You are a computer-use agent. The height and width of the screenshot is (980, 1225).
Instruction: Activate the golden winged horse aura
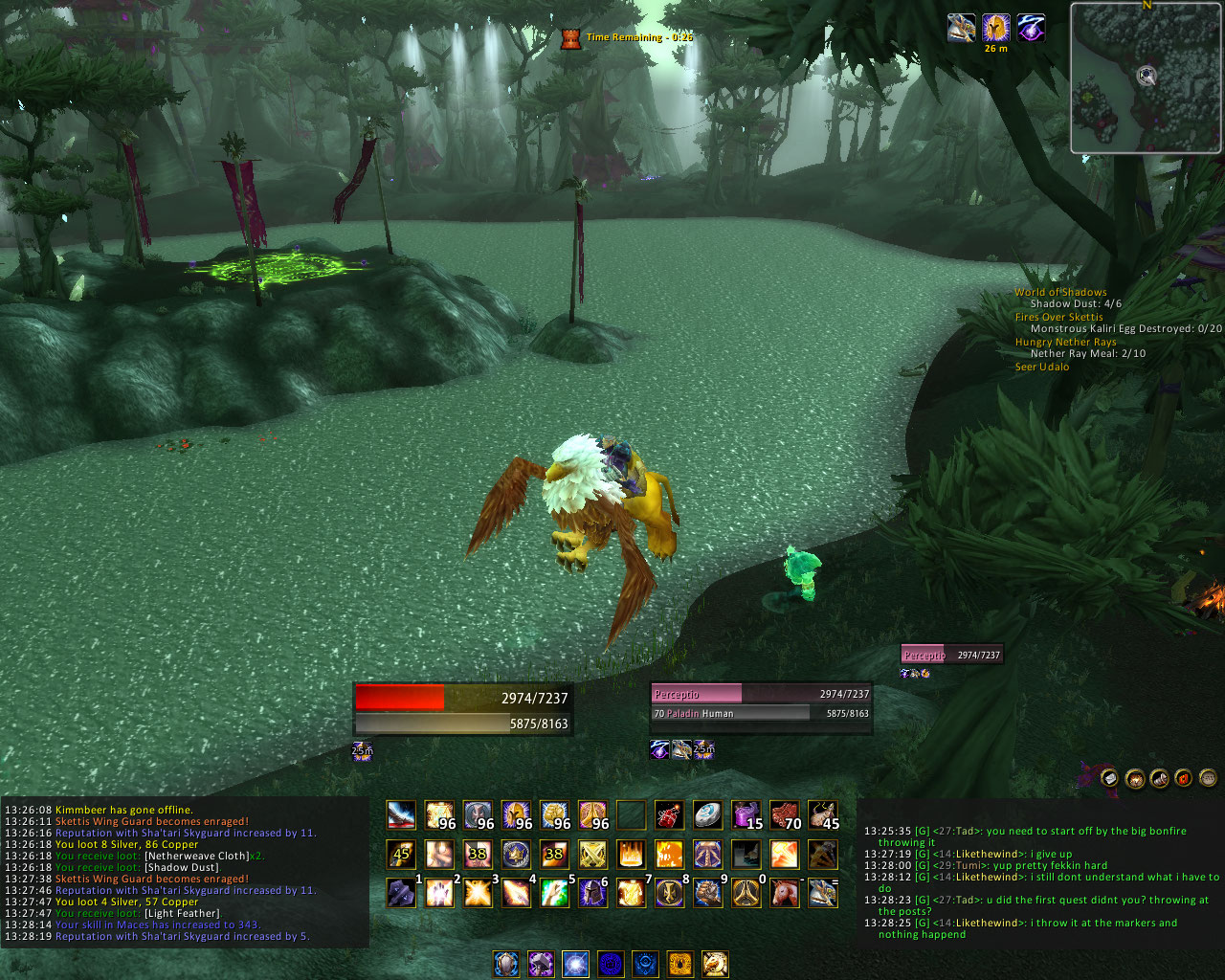pyautogui.click(x=715, y=963)
